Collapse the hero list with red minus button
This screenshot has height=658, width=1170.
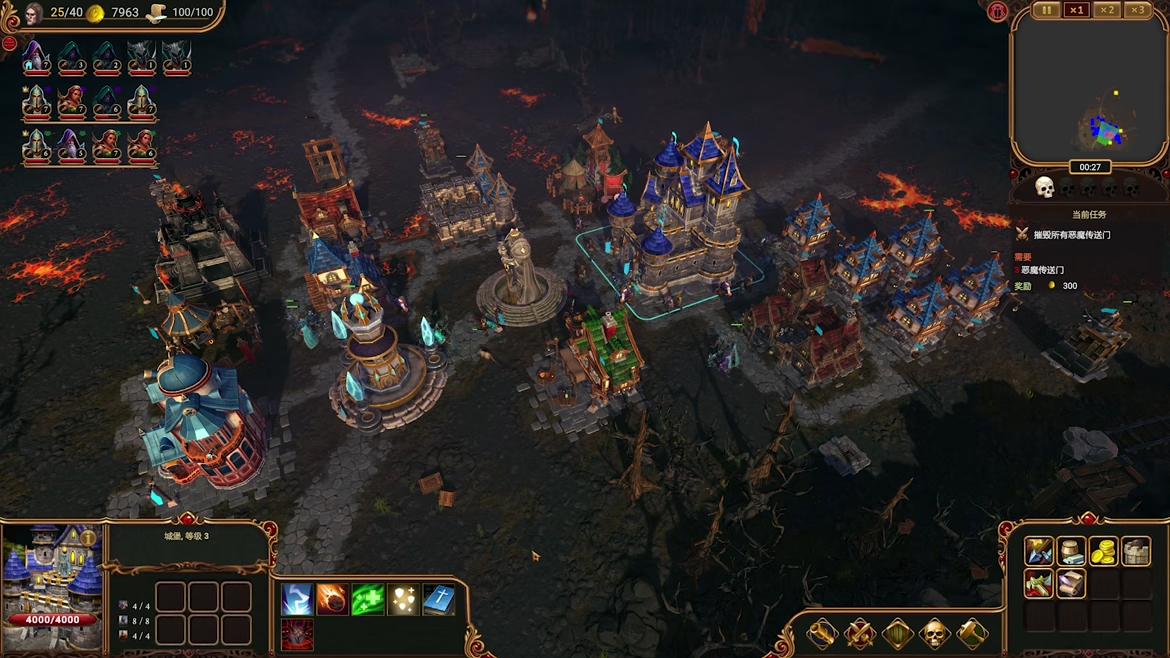pyautogui.click(x=9, y=44)
